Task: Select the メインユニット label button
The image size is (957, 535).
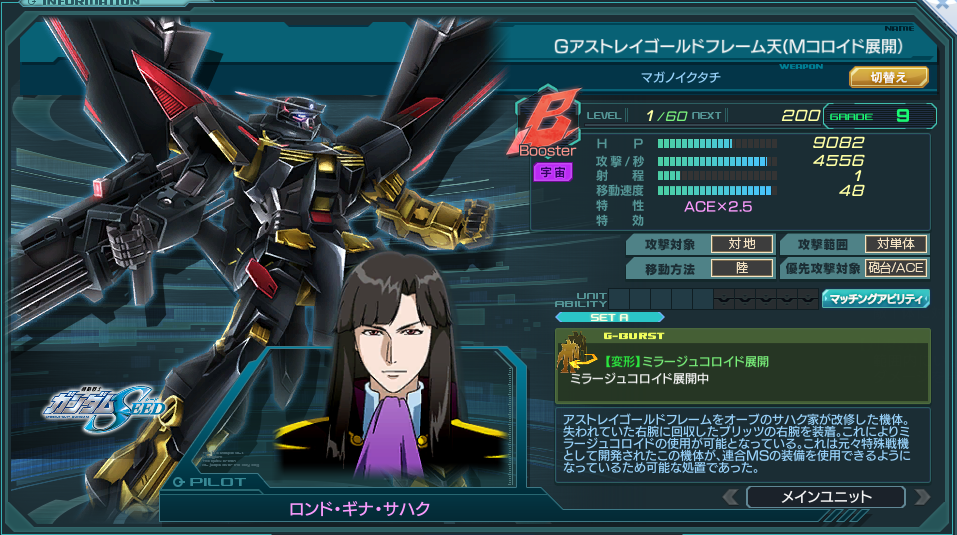Action: [x=825, y=497]
